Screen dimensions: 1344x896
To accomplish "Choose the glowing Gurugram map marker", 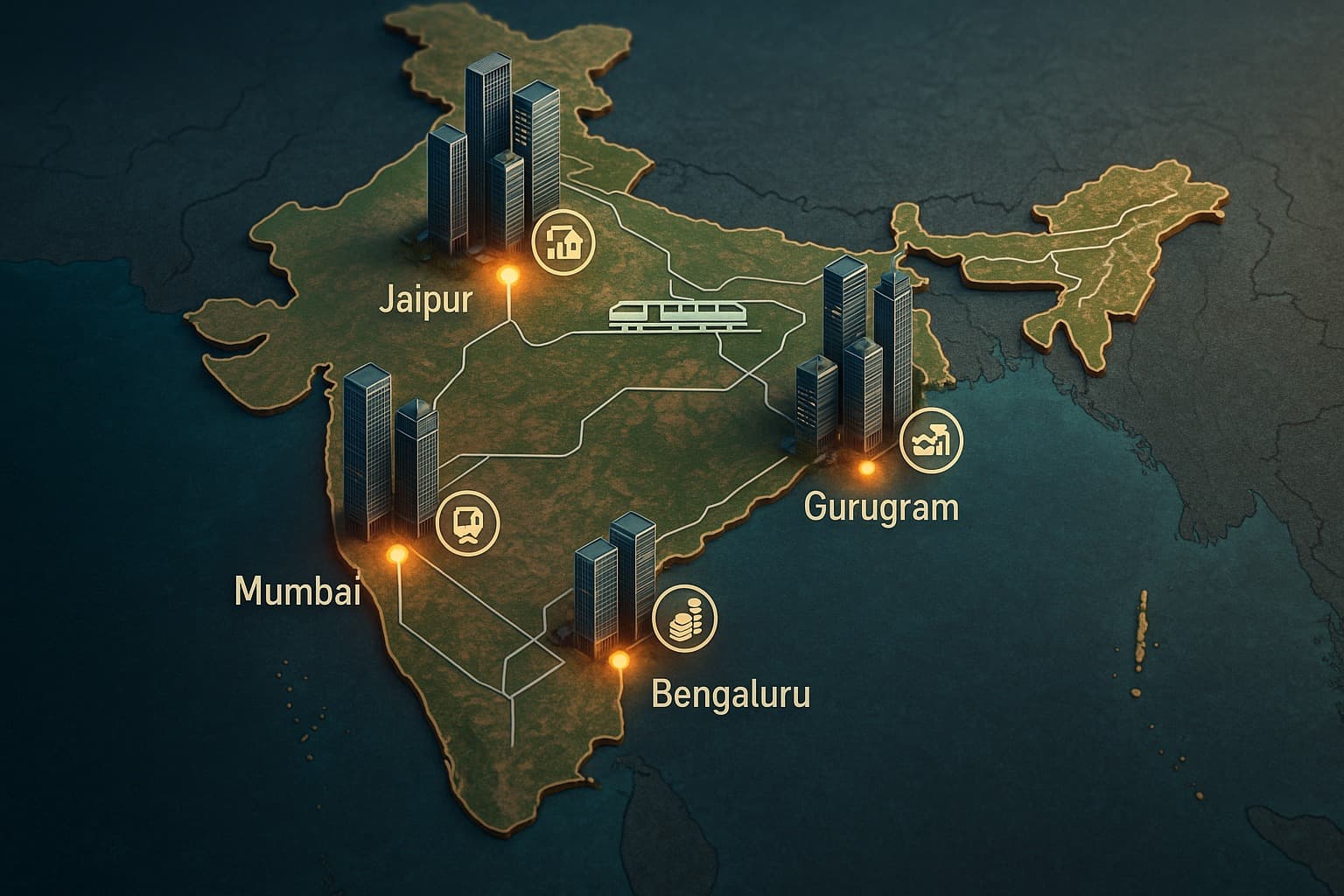I will point(867,469).
